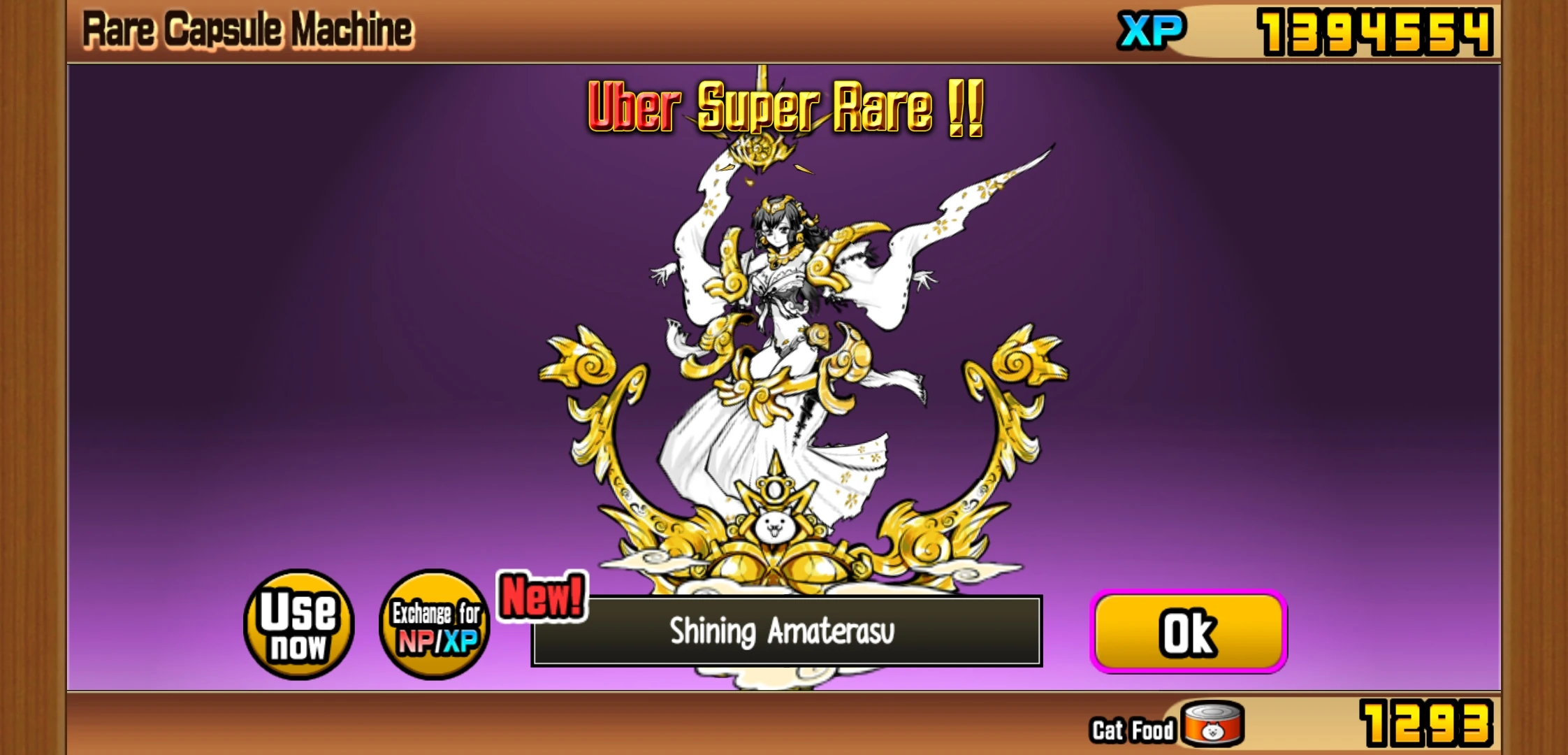Tap the New! badge
This screenshot has width=1568, height=755.
point(544,596)
